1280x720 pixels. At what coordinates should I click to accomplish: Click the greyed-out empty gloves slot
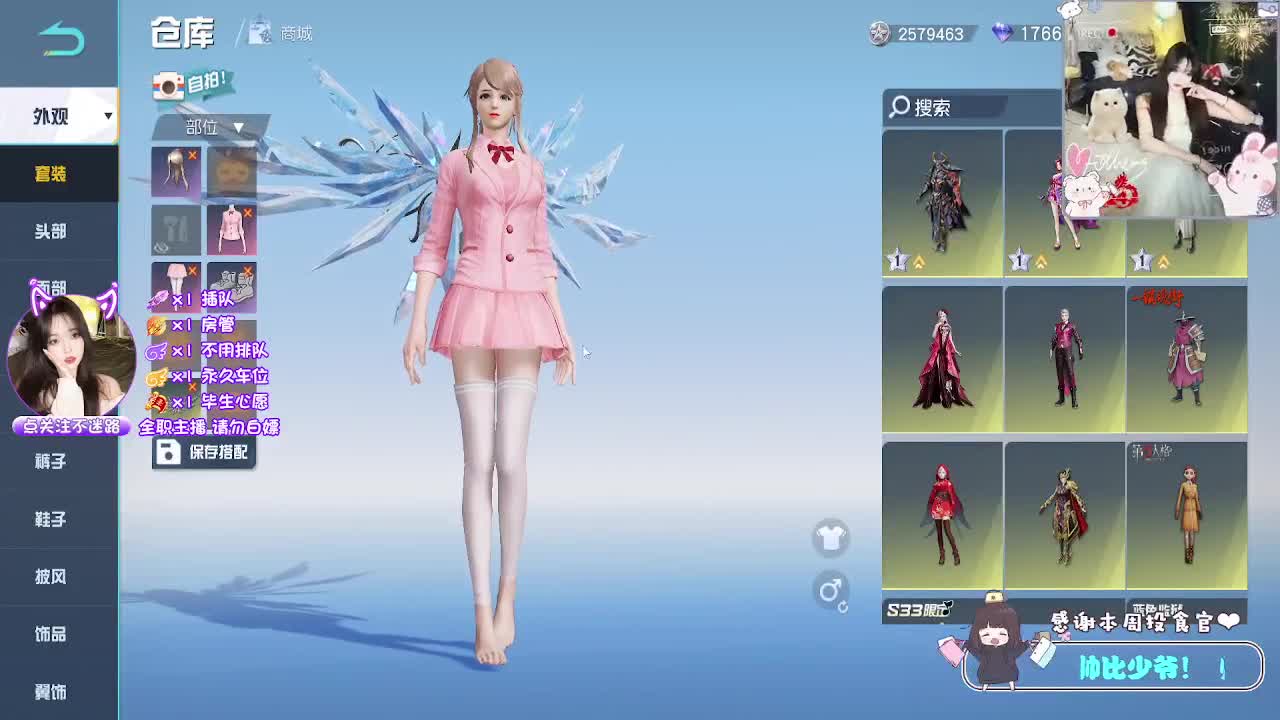point(175,229)
